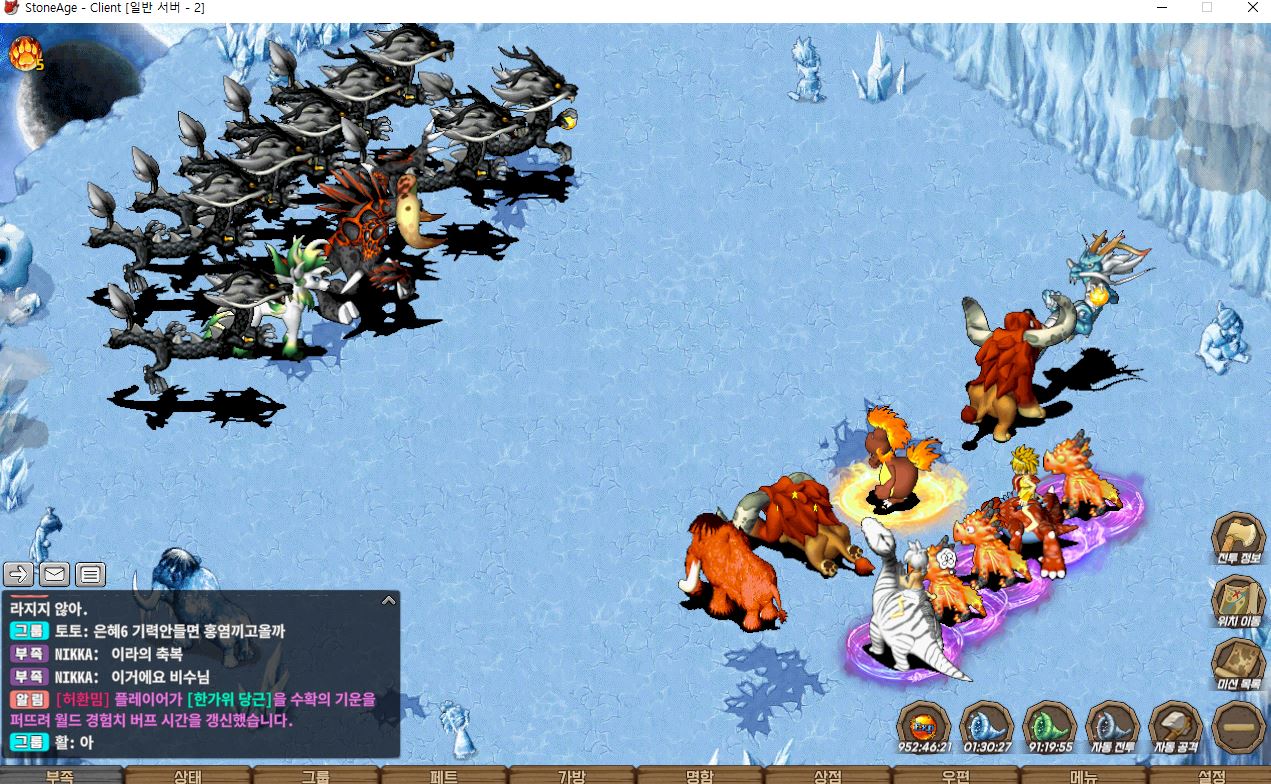This screenshot has width=1271, height=784.
Task: Open the 상태 (status) menu
Action: pyautogui.click(x=188, y=776)
